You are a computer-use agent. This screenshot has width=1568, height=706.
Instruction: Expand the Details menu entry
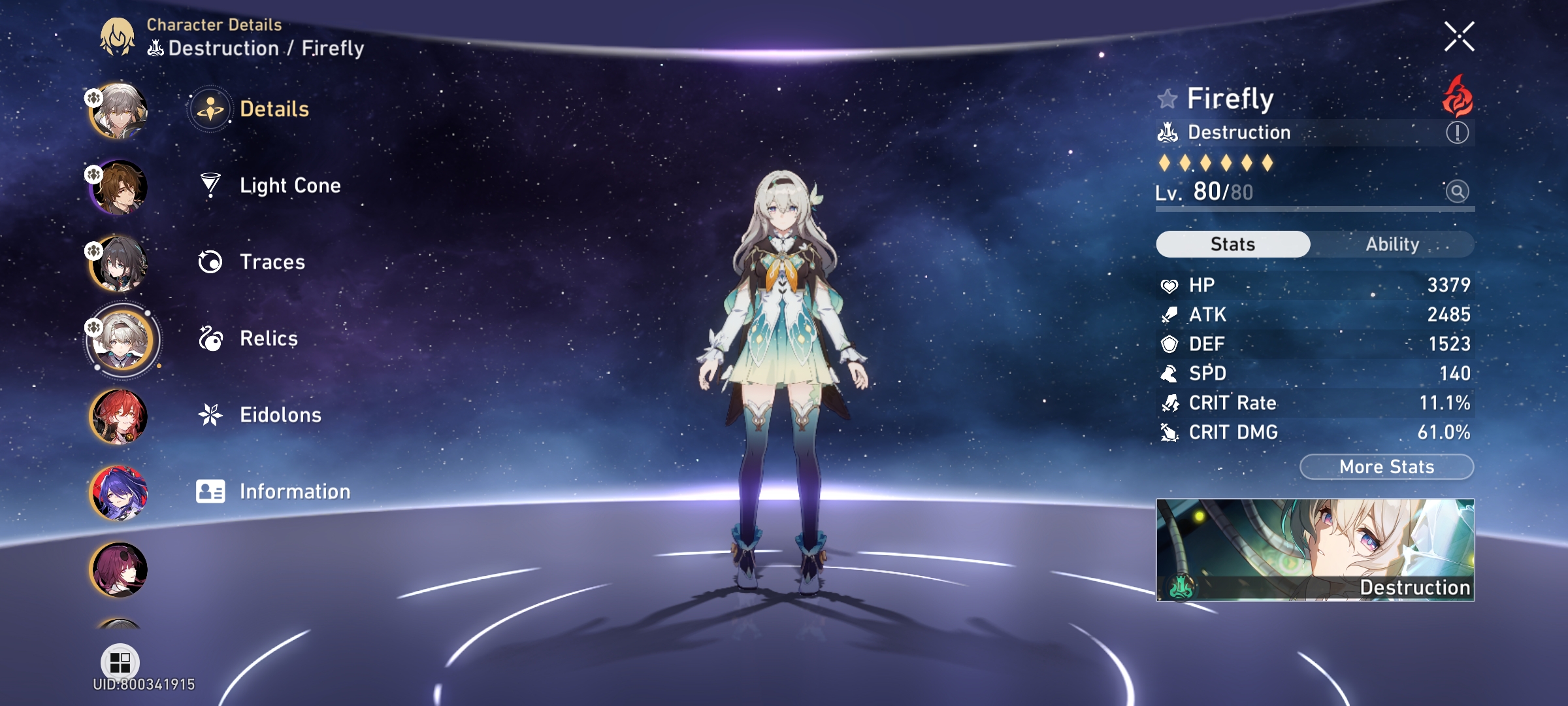(275, 109)
